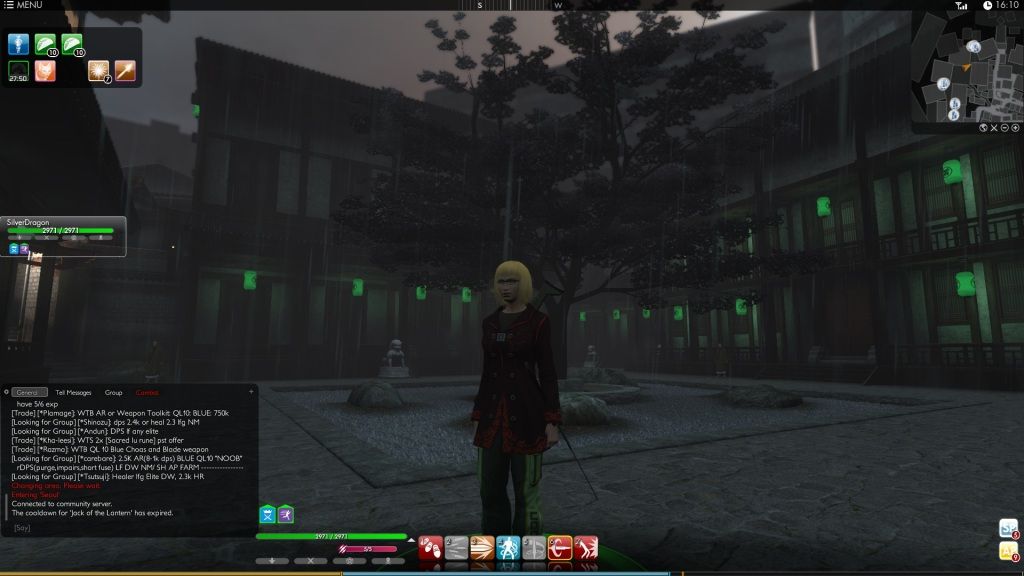Inspect the orange cat face buff icon

click(45, 71)
